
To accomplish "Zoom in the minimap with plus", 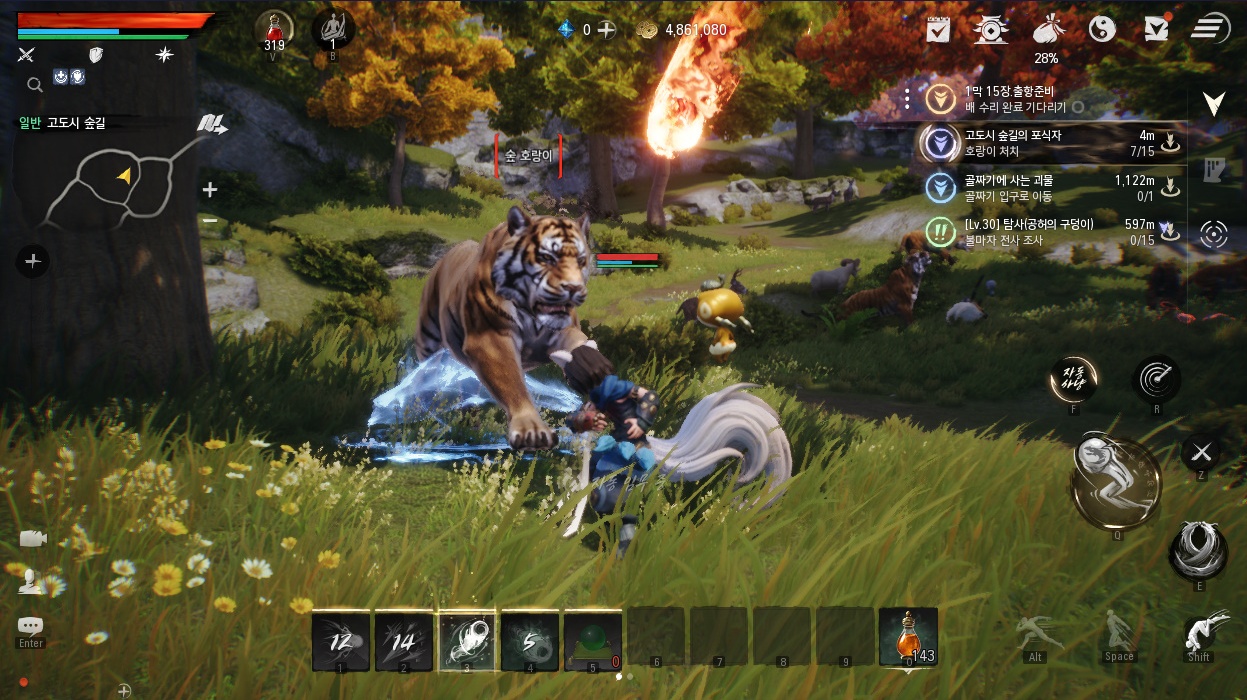I will [x=210, y=189].
